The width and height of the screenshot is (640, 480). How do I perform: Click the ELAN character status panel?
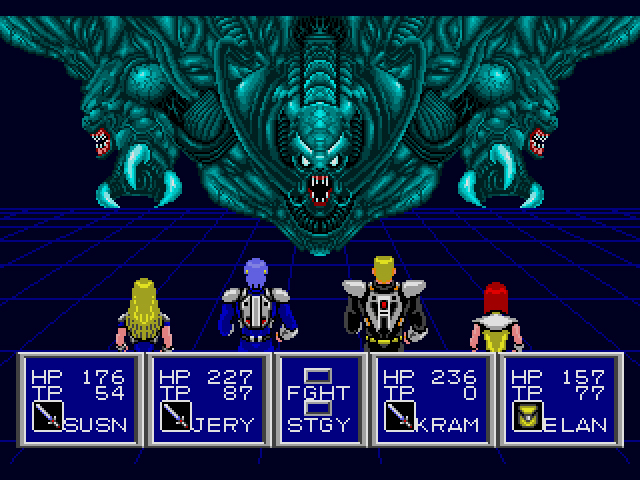560,400
